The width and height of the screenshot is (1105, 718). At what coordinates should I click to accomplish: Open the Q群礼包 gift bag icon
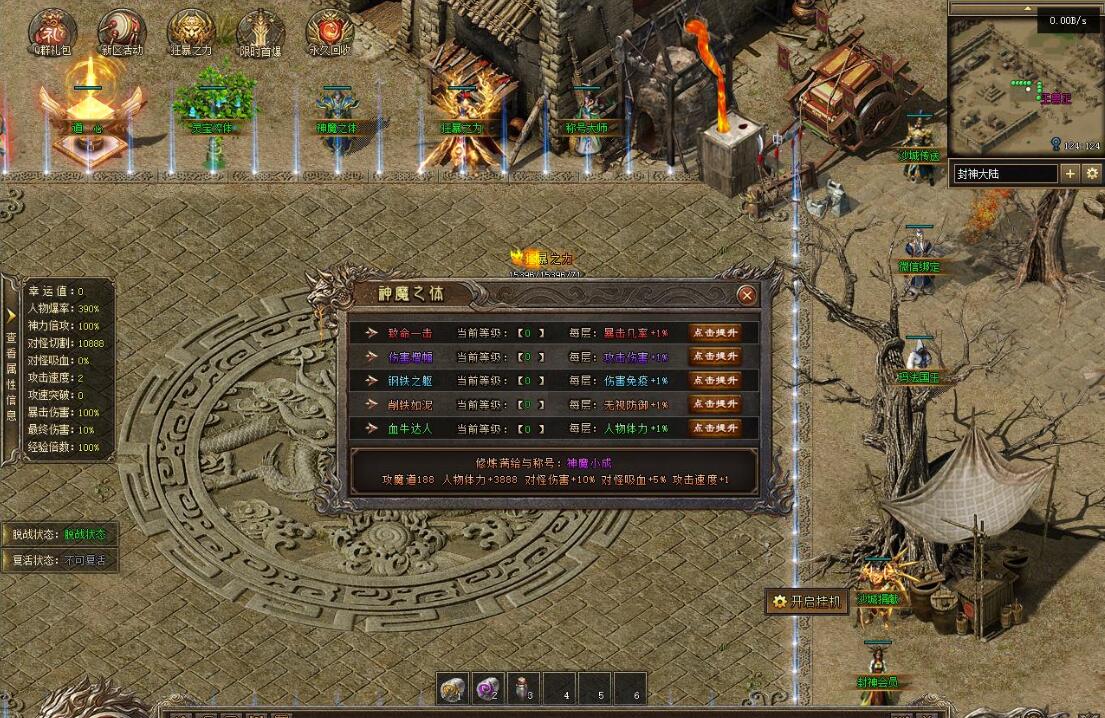[51, 30]
